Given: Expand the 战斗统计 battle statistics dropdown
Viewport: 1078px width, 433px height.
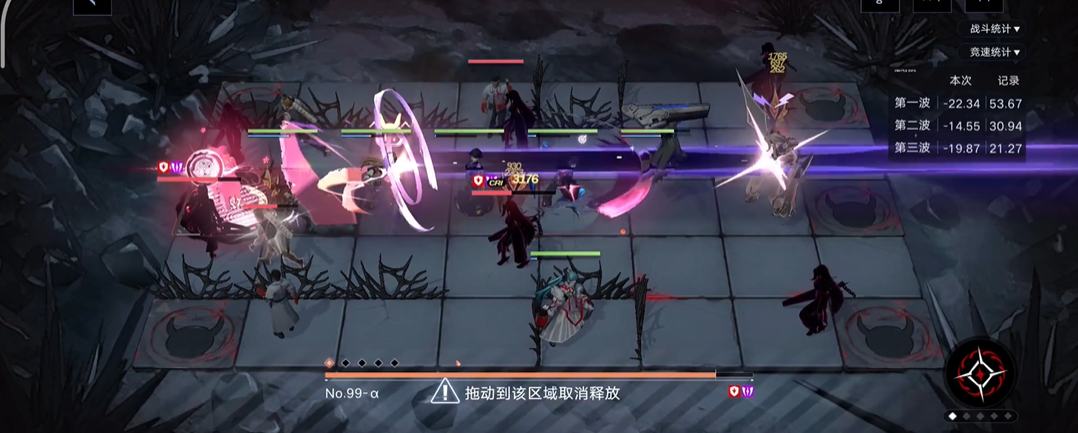Looking at the screenshot, I should point(994,29).
